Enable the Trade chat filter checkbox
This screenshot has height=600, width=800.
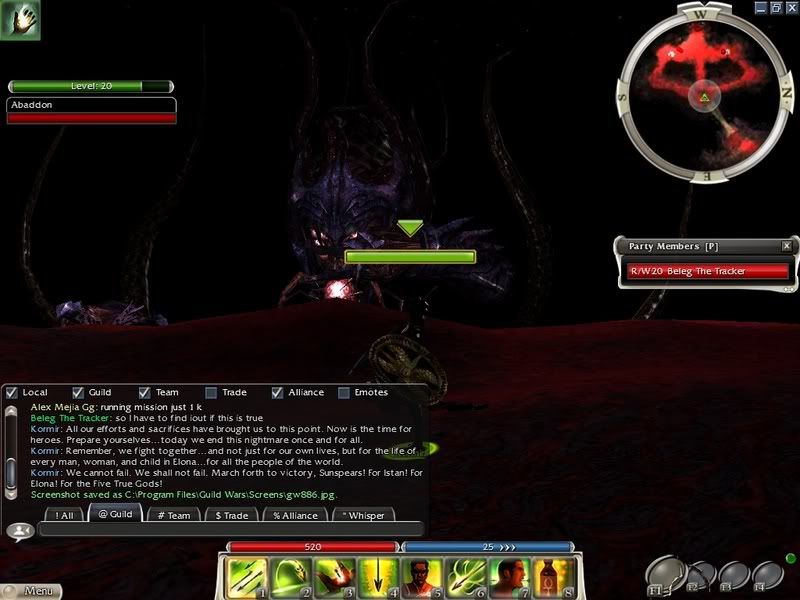point(211,393)
